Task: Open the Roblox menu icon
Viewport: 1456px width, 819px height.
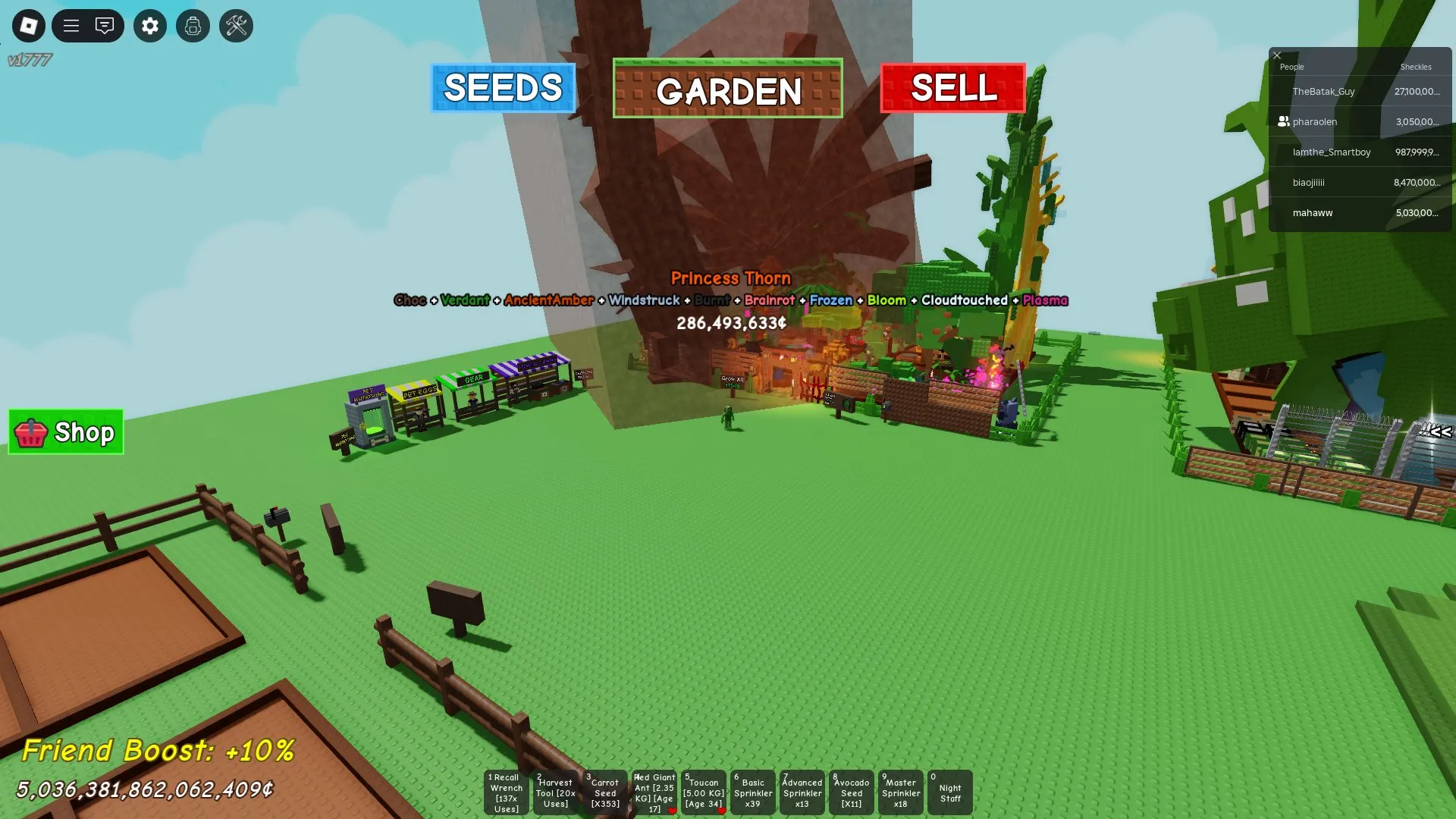Action: pos(28,26)
